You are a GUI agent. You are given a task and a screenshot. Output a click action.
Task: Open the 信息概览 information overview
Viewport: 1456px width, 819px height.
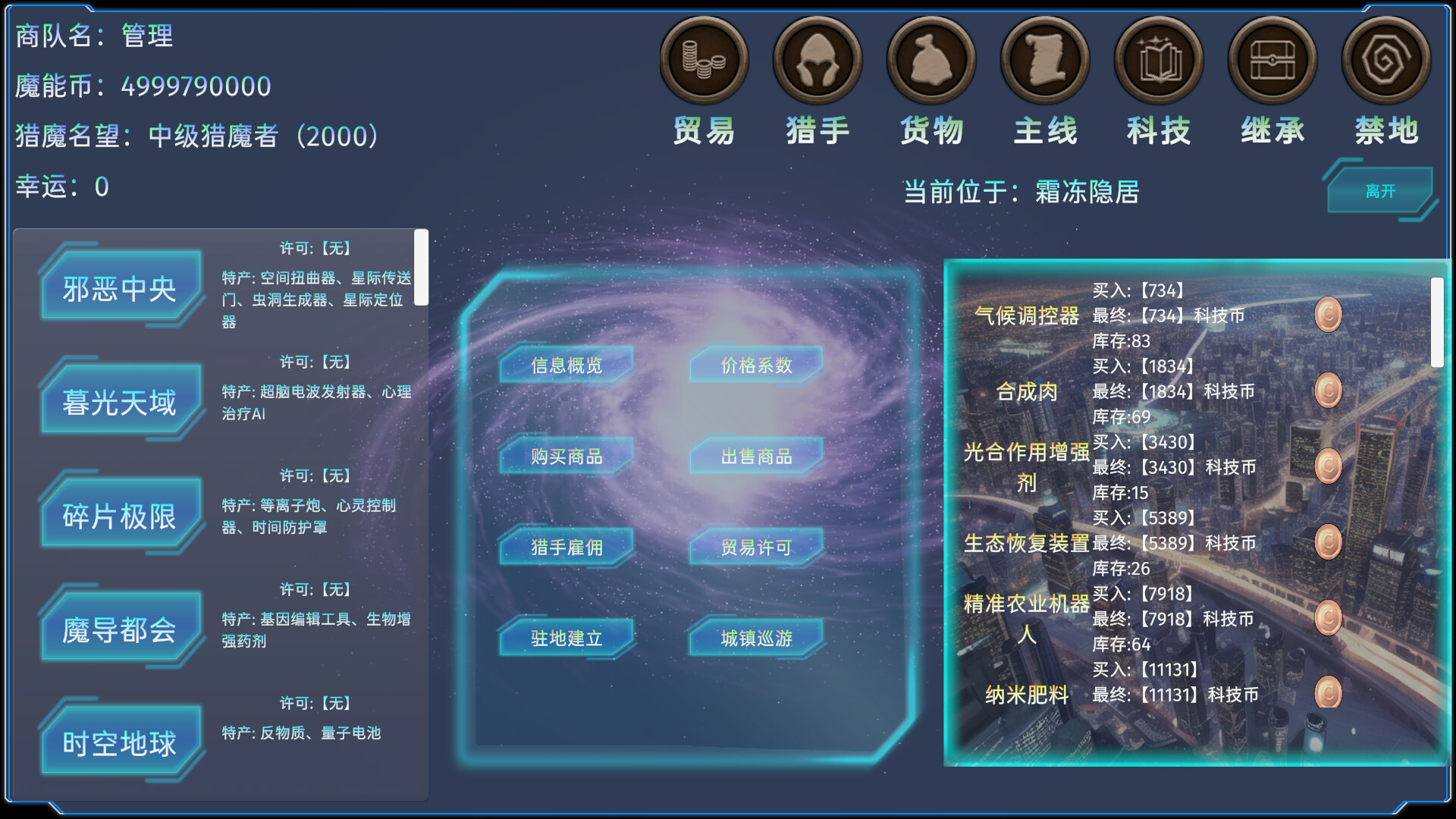tap(565, 366)
